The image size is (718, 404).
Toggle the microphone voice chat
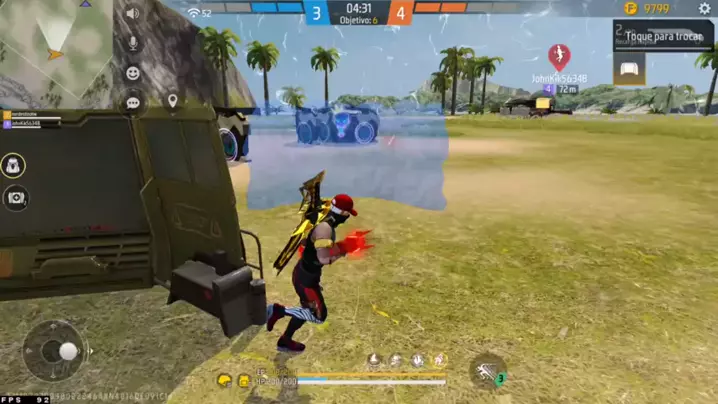[132, 44]
